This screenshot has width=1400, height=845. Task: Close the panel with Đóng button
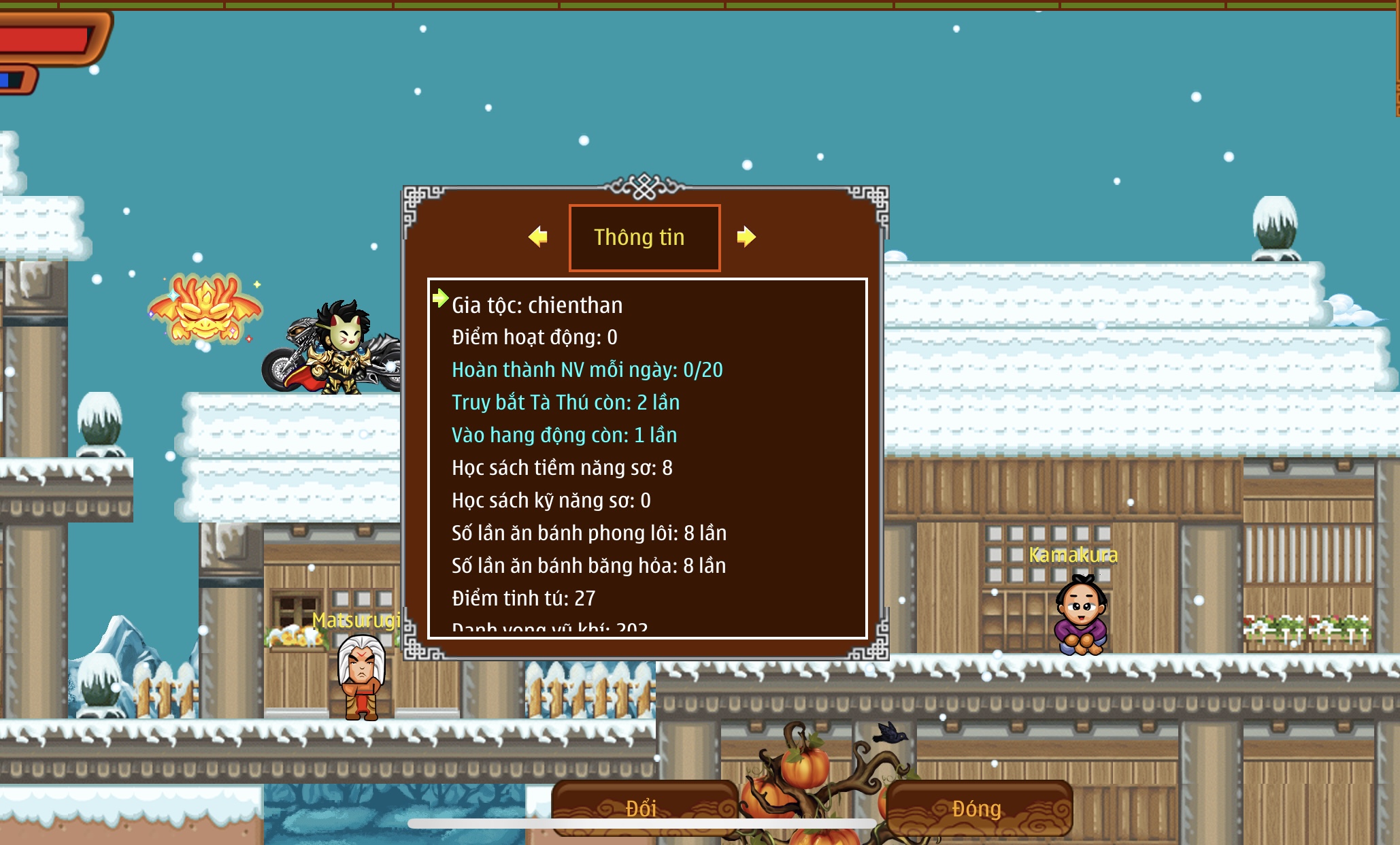tap(977, 808)
